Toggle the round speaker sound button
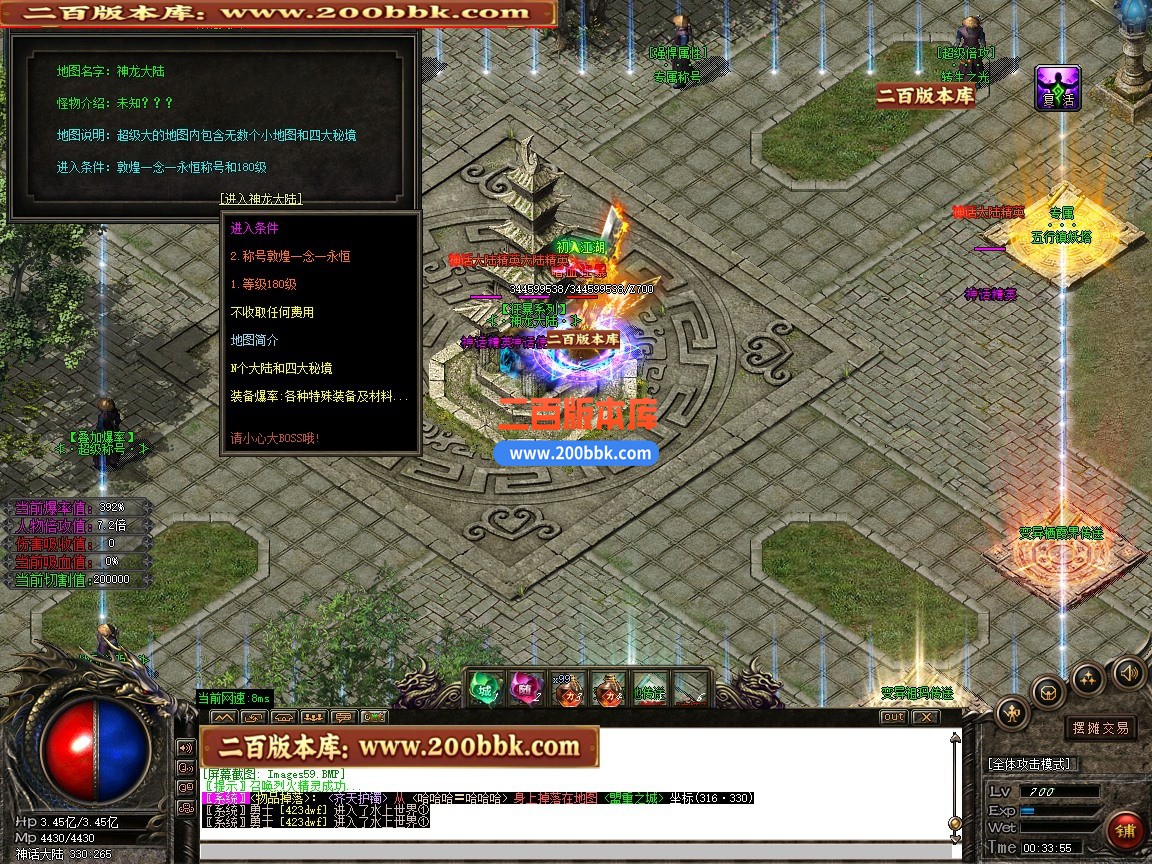Viewport: 1152px width, 864px height. pos(1128,672)
